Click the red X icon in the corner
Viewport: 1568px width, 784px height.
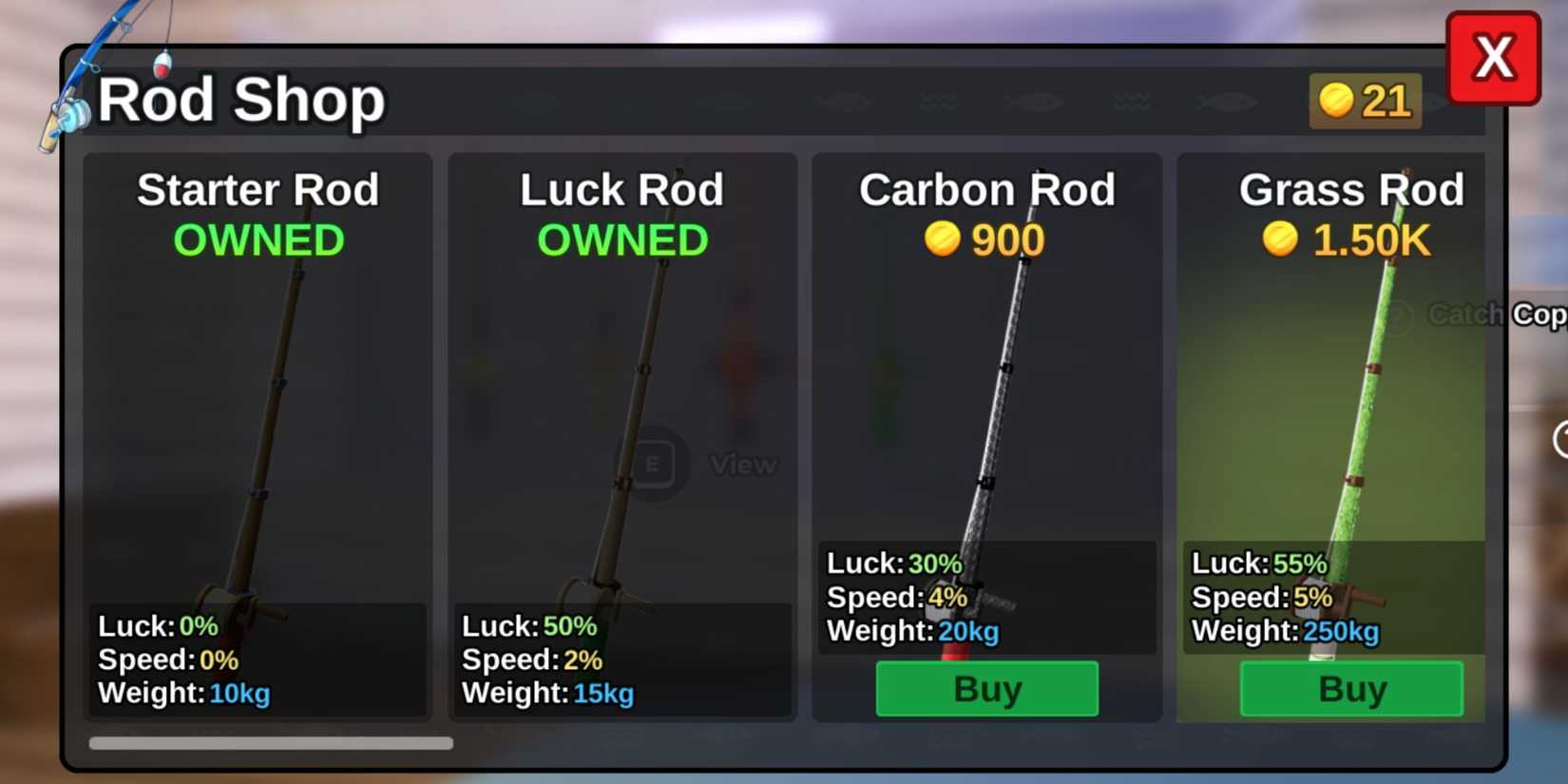coord(1494,57)
